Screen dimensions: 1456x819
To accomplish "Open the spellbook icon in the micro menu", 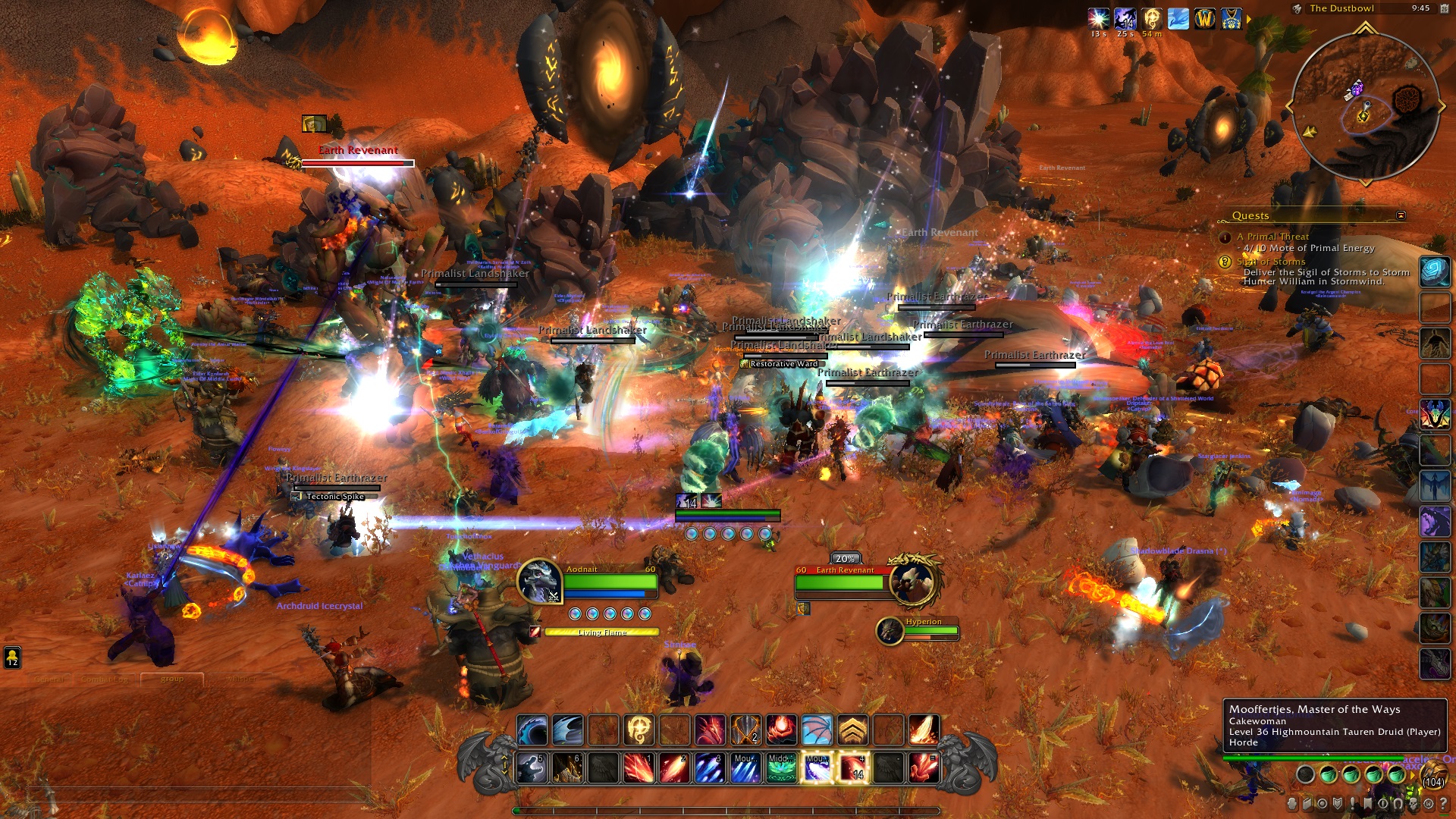I will coord(1307,805).
